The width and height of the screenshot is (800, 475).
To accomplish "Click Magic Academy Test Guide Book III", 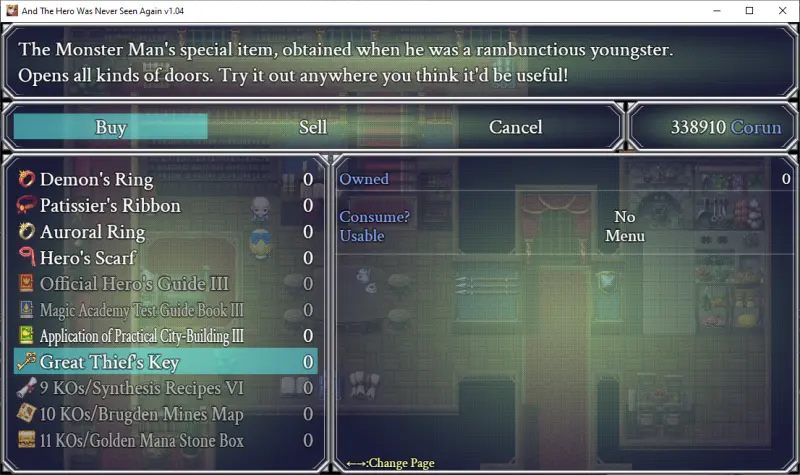I will 141,310.
